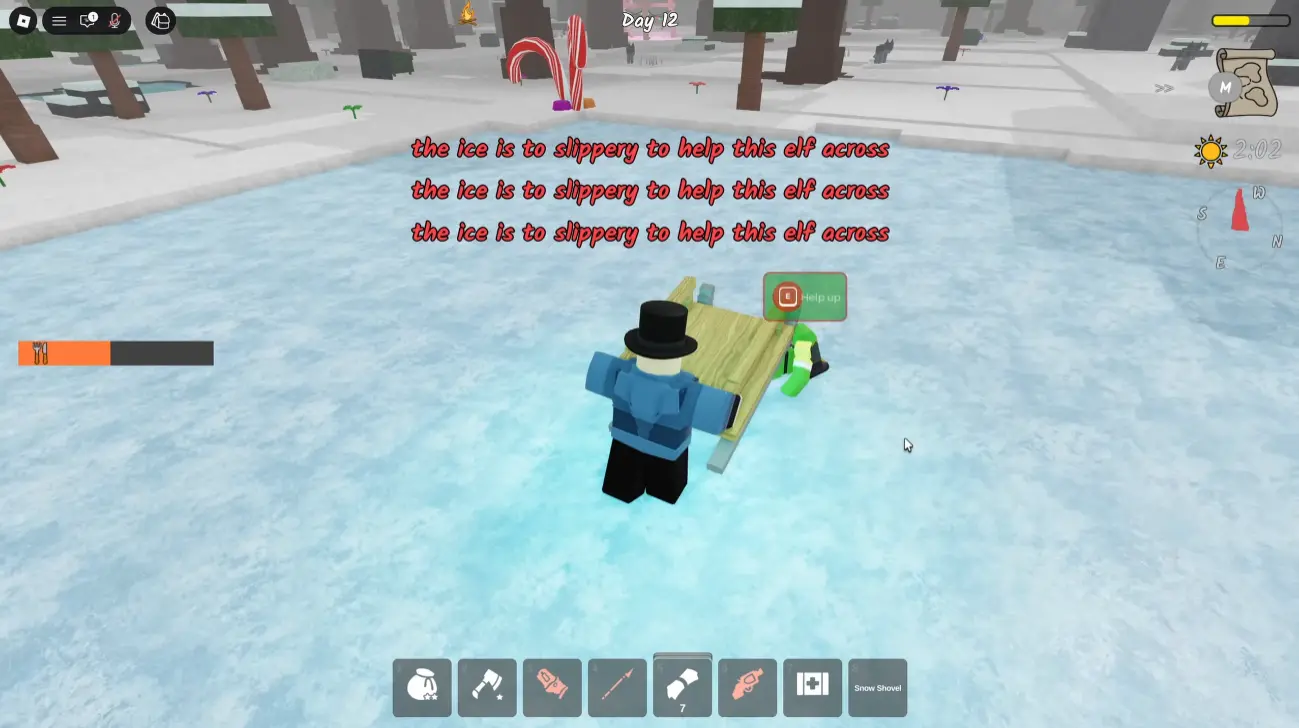The height and width of the screenshot is (728, 1299).
Task: Toggle the hamburger menu open
Action: (x=58, y=20)
